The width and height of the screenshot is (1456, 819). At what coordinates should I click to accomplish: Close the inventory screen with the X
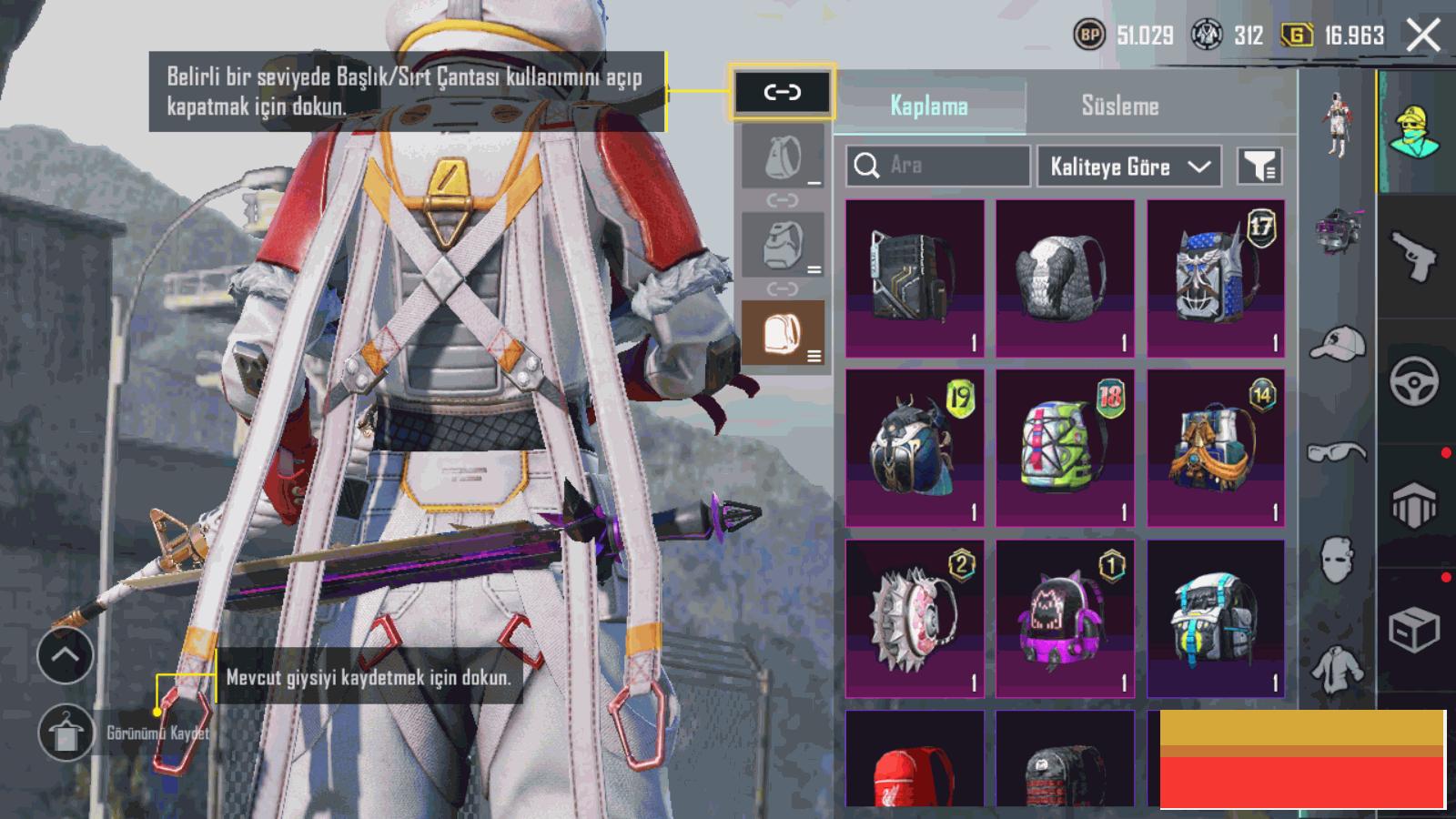(x=1422, y=36)
